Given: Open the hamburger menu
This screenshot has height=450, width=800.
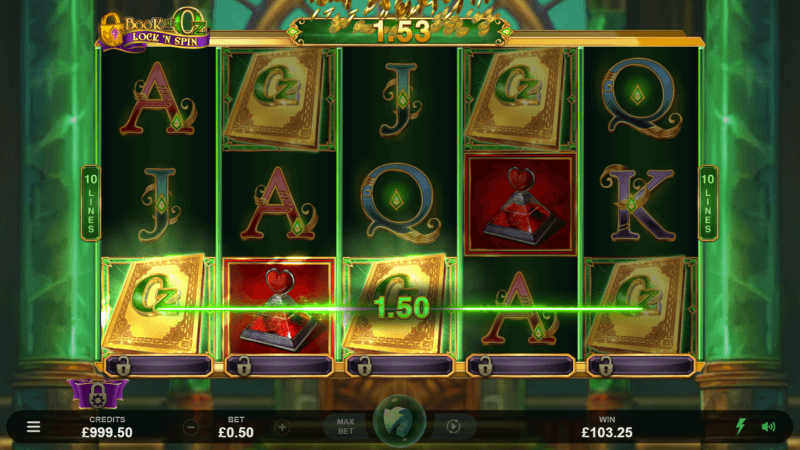Looking at the screenshot, I should coord(33,427).
